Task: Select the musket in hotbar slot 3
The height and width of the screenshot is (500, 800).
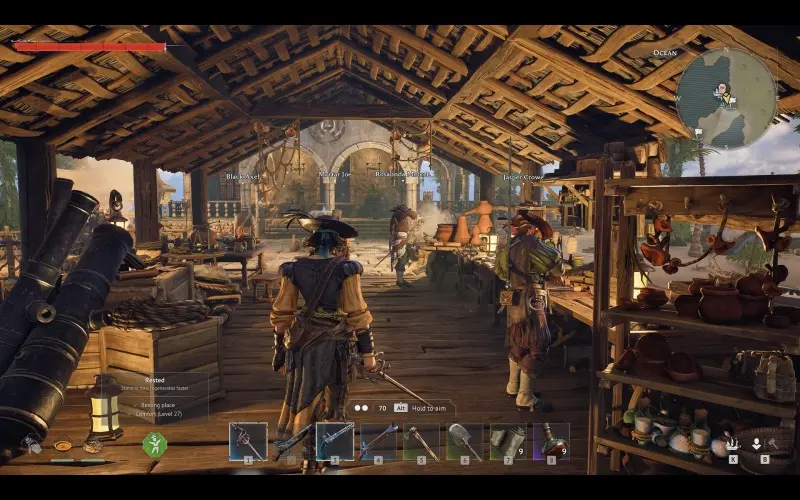Action: [335, 441]
